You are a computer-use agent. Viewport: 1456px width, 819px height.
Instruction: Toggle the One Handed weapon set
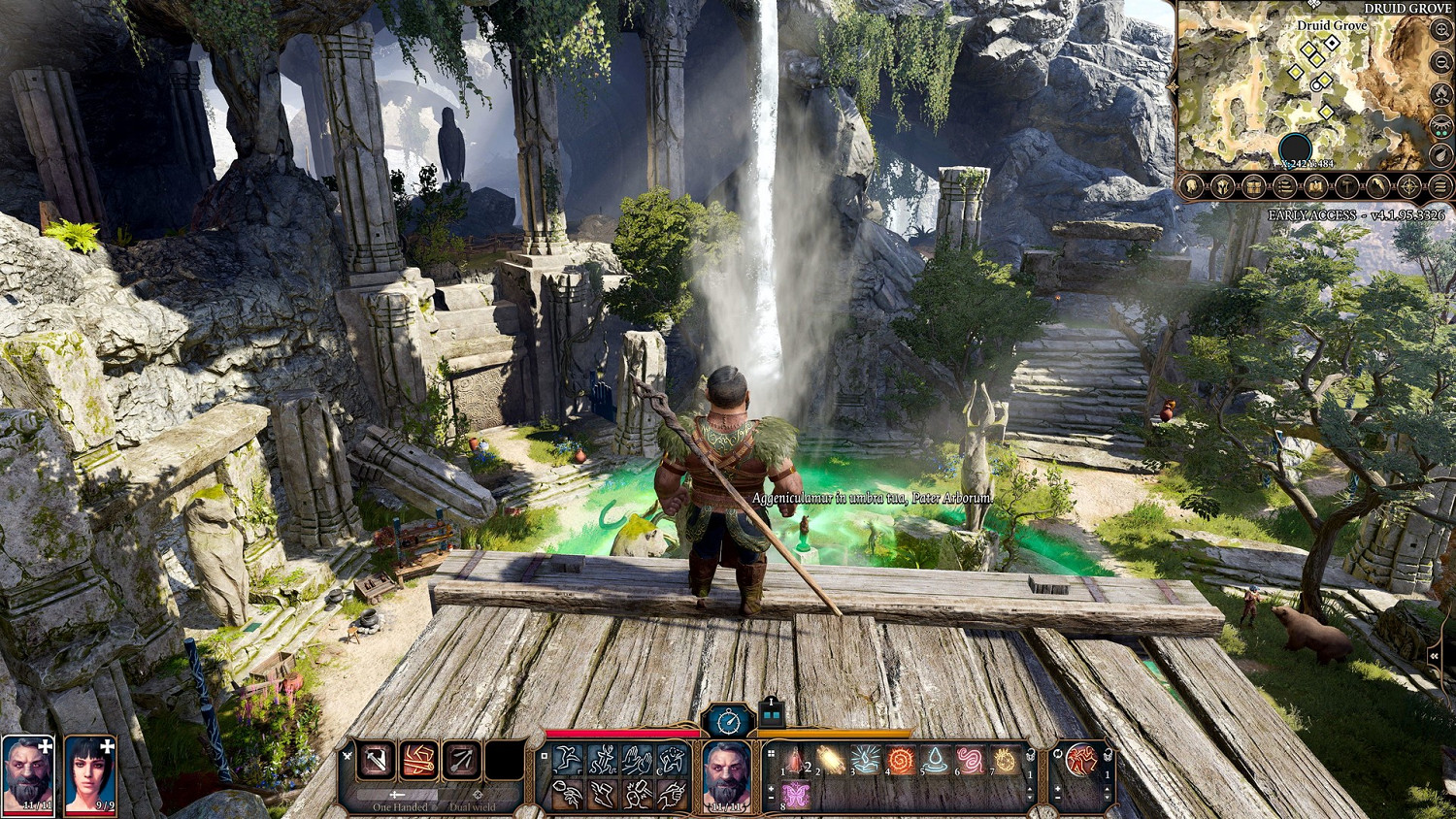400,802
